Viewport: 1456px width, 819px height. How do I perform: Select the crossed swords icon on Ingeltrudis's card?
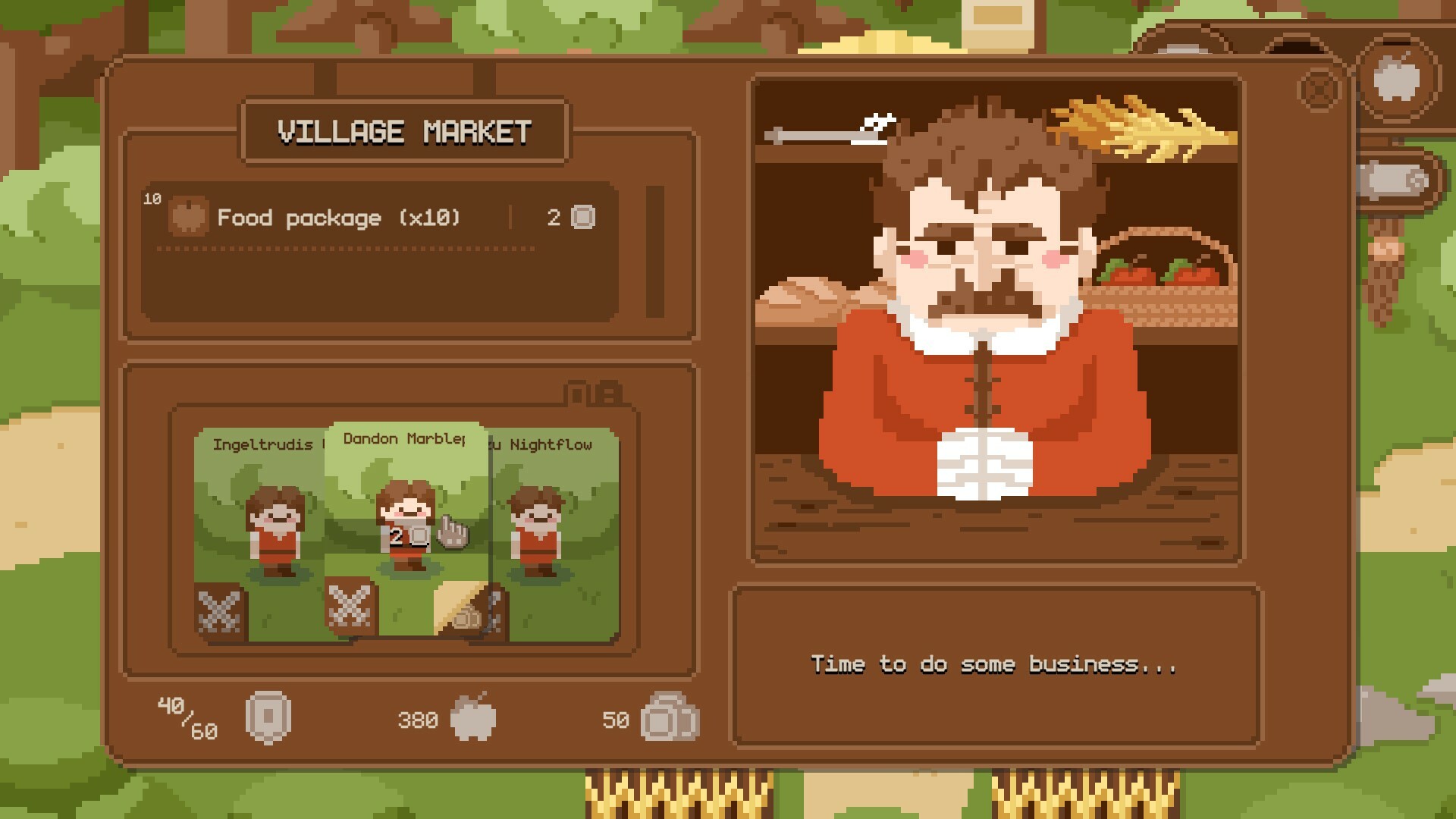220,609
